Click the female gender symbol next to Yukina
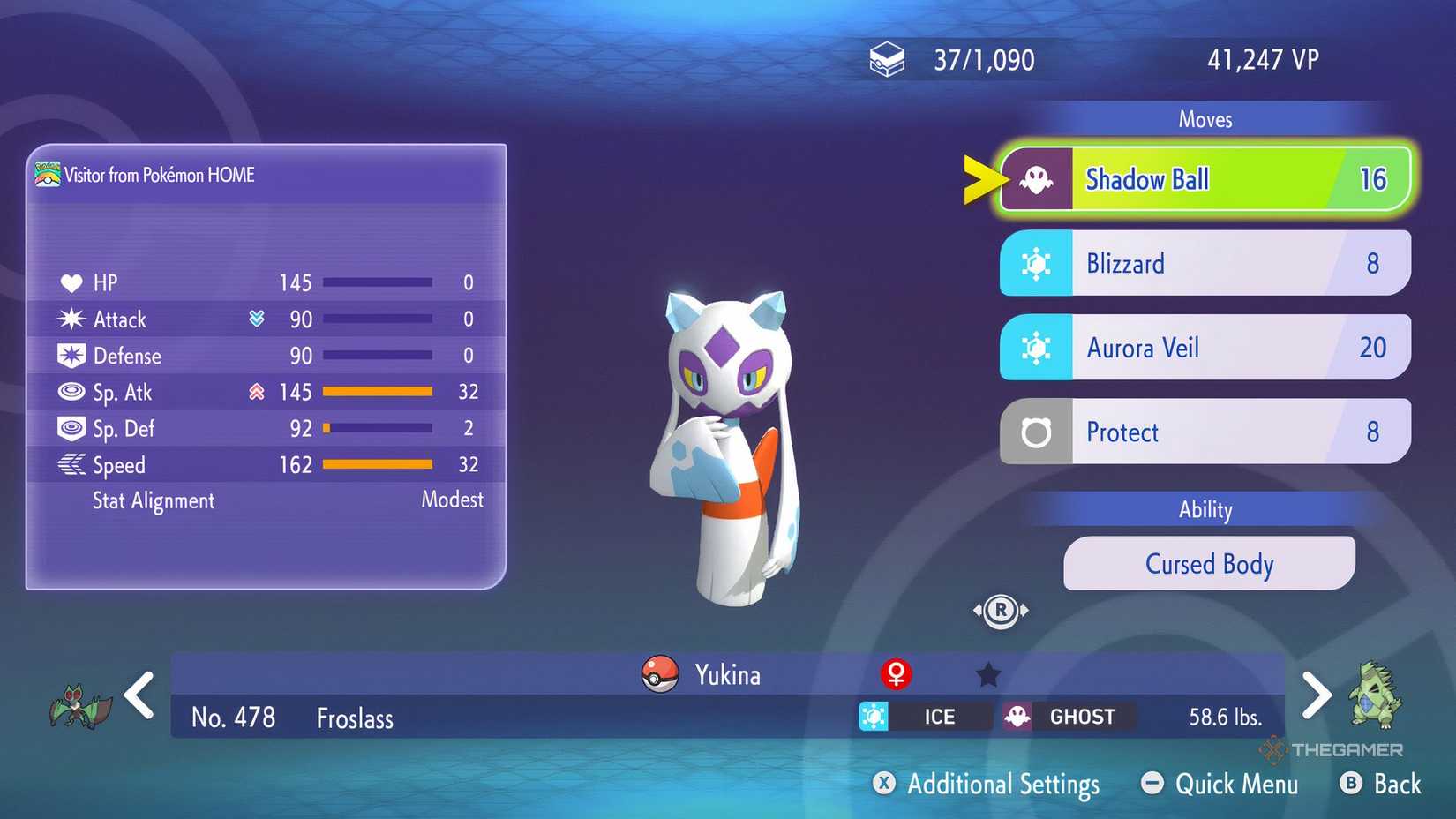Image resolution: width=1456 pixels, height=819 pixels. coord(896,674)
